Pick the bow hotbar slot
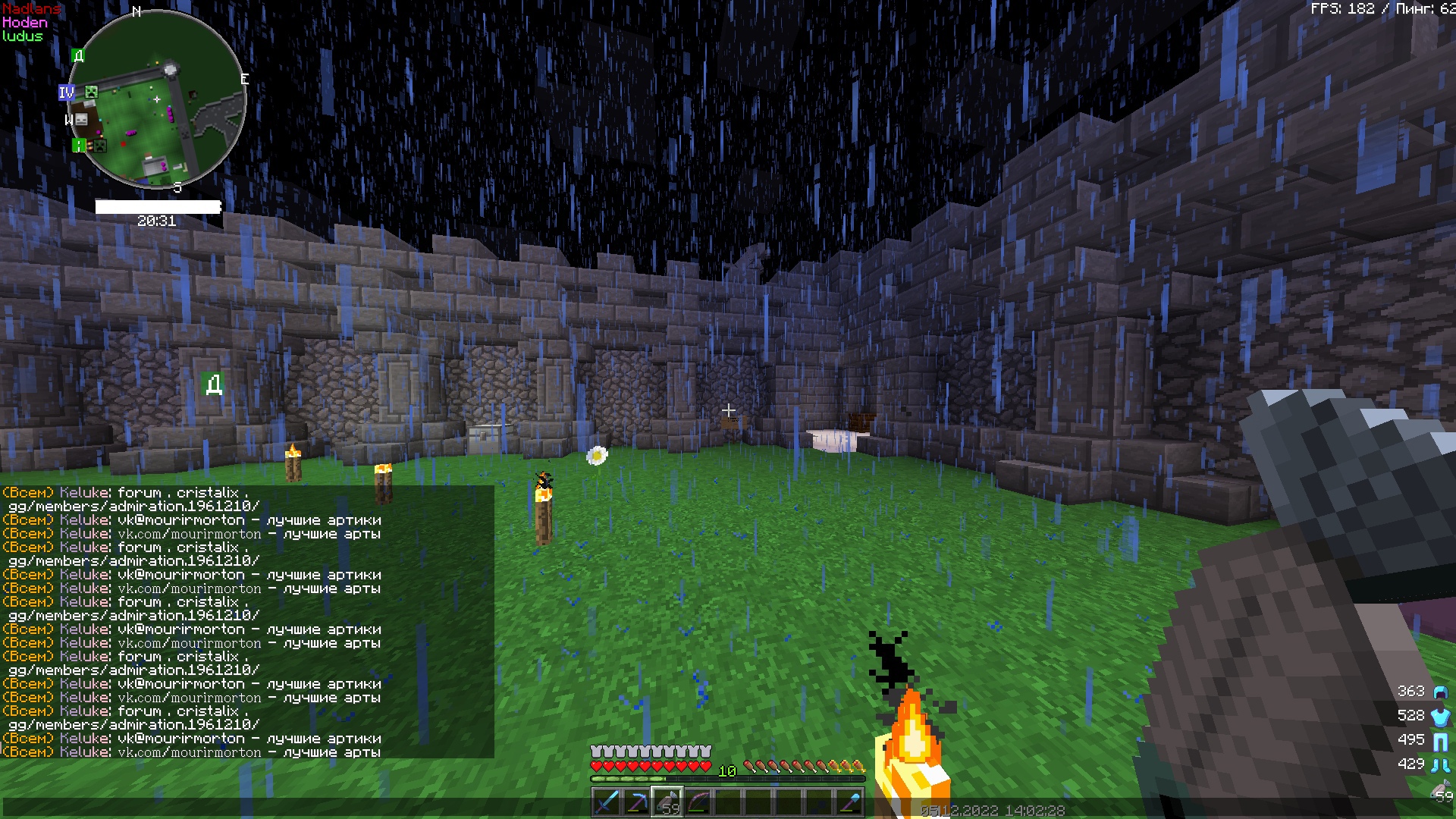Viewport: 1456px width, 819px height. tap(698, 802)
